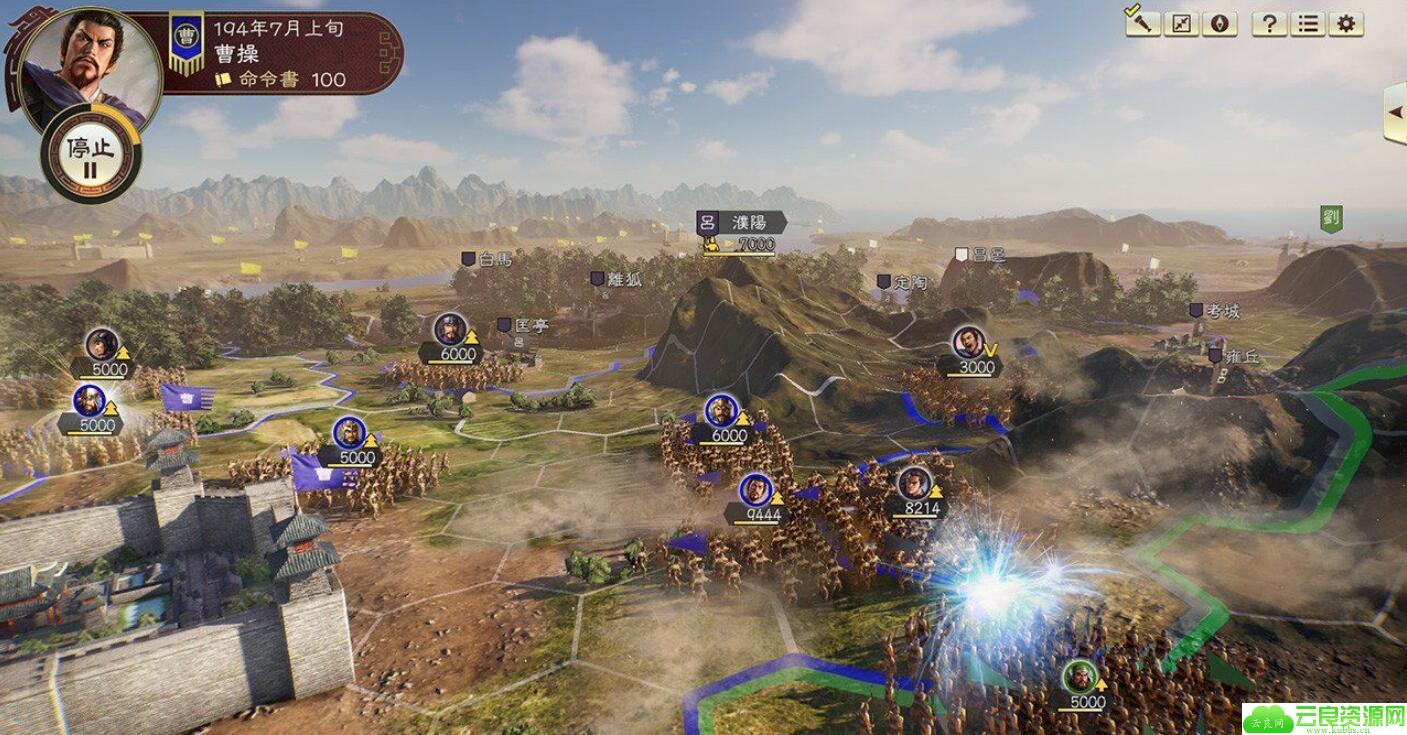The width and height of the screenshot is (1407, 735).
Task: Reset the camera with the compass button
Action: pos(1219,24)
